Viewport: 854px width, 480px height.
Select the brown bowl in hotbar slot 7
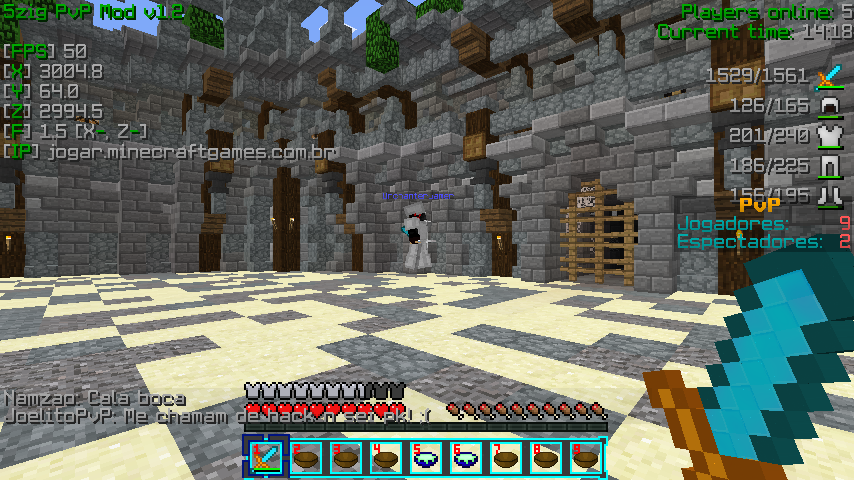coord(506,457)
